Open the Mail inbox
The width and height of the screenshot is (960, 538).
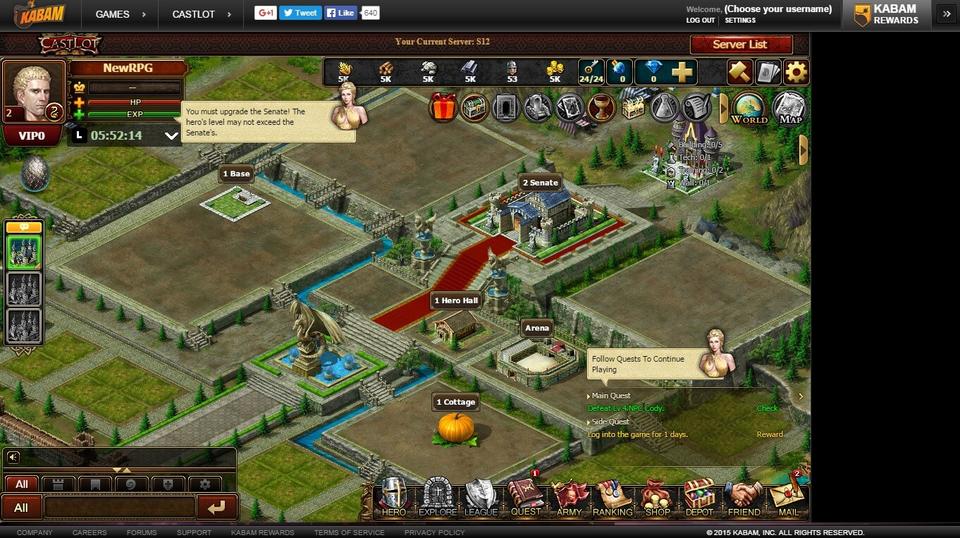pos(787,498)
